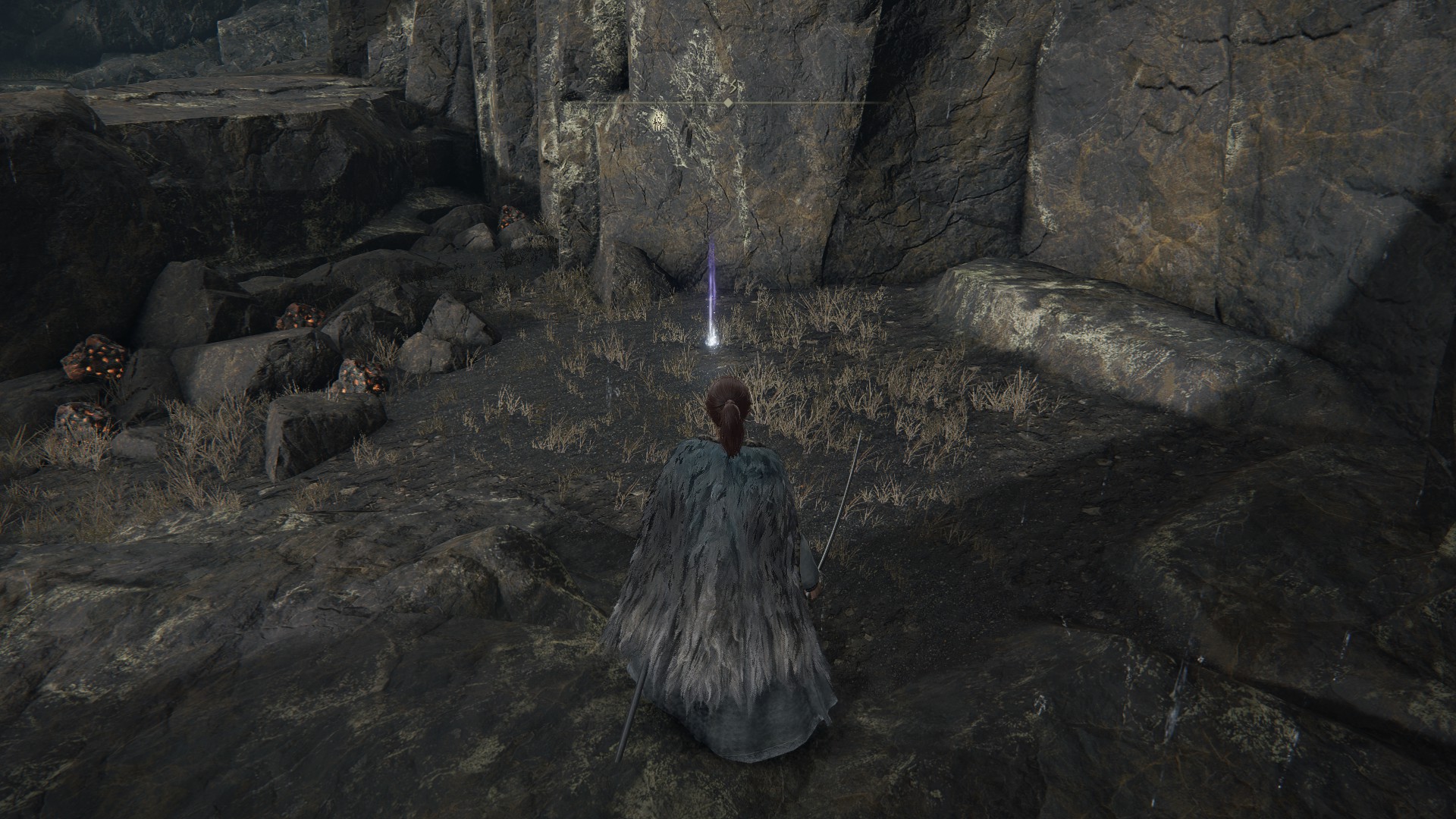
Task: Select the diamond pointer on the compass bar
Action: point(728,102)
